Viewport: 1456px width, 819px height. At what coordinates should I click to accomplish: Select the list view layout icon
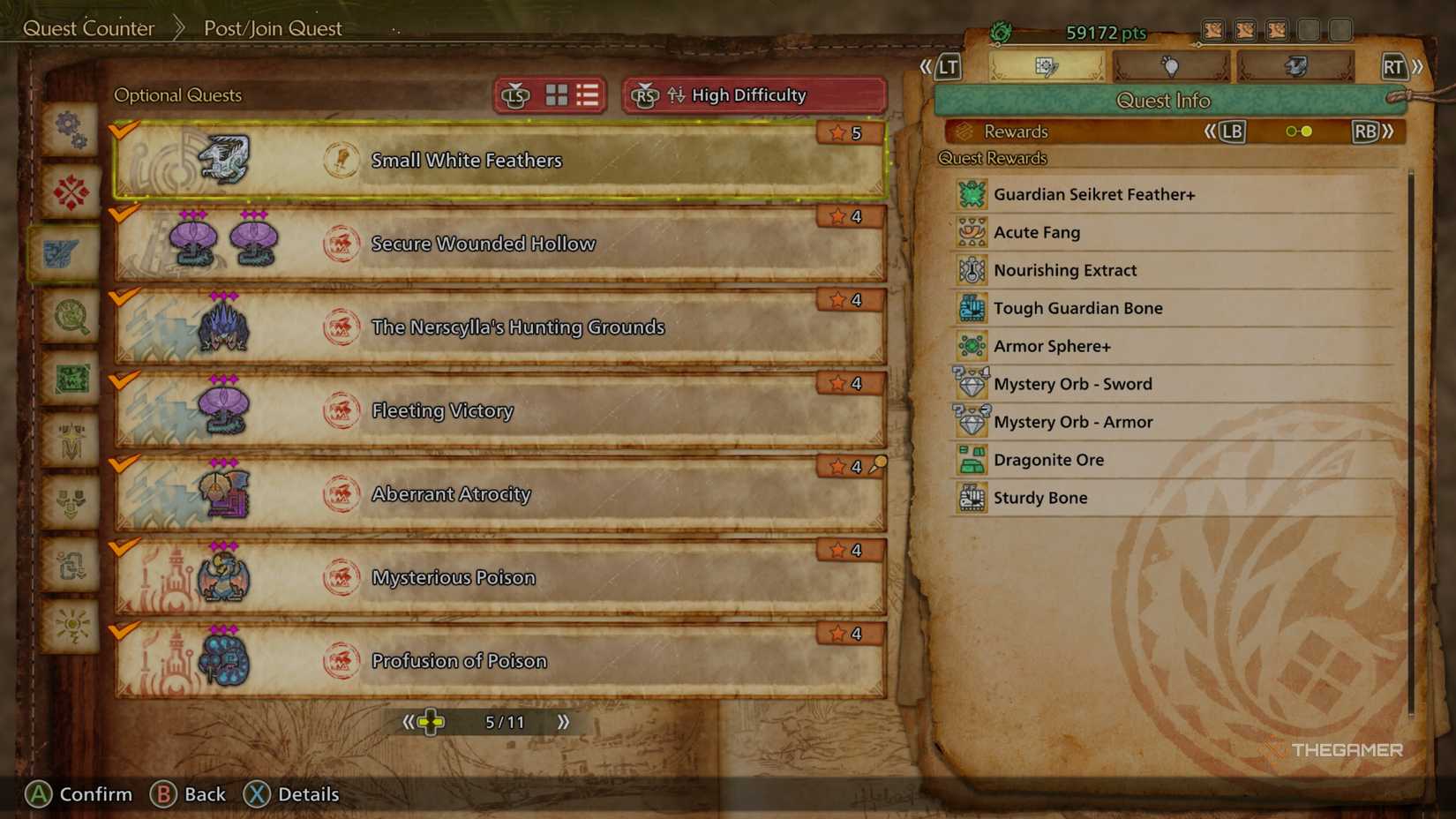click(x=589, y=95)
